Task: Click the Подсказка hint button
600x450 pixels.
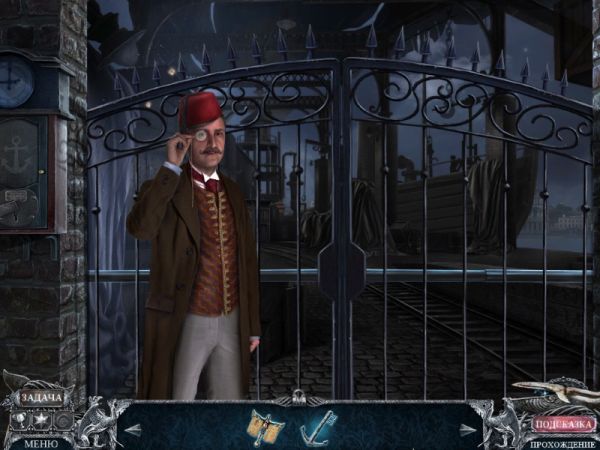Action: (x=563, y=424)
